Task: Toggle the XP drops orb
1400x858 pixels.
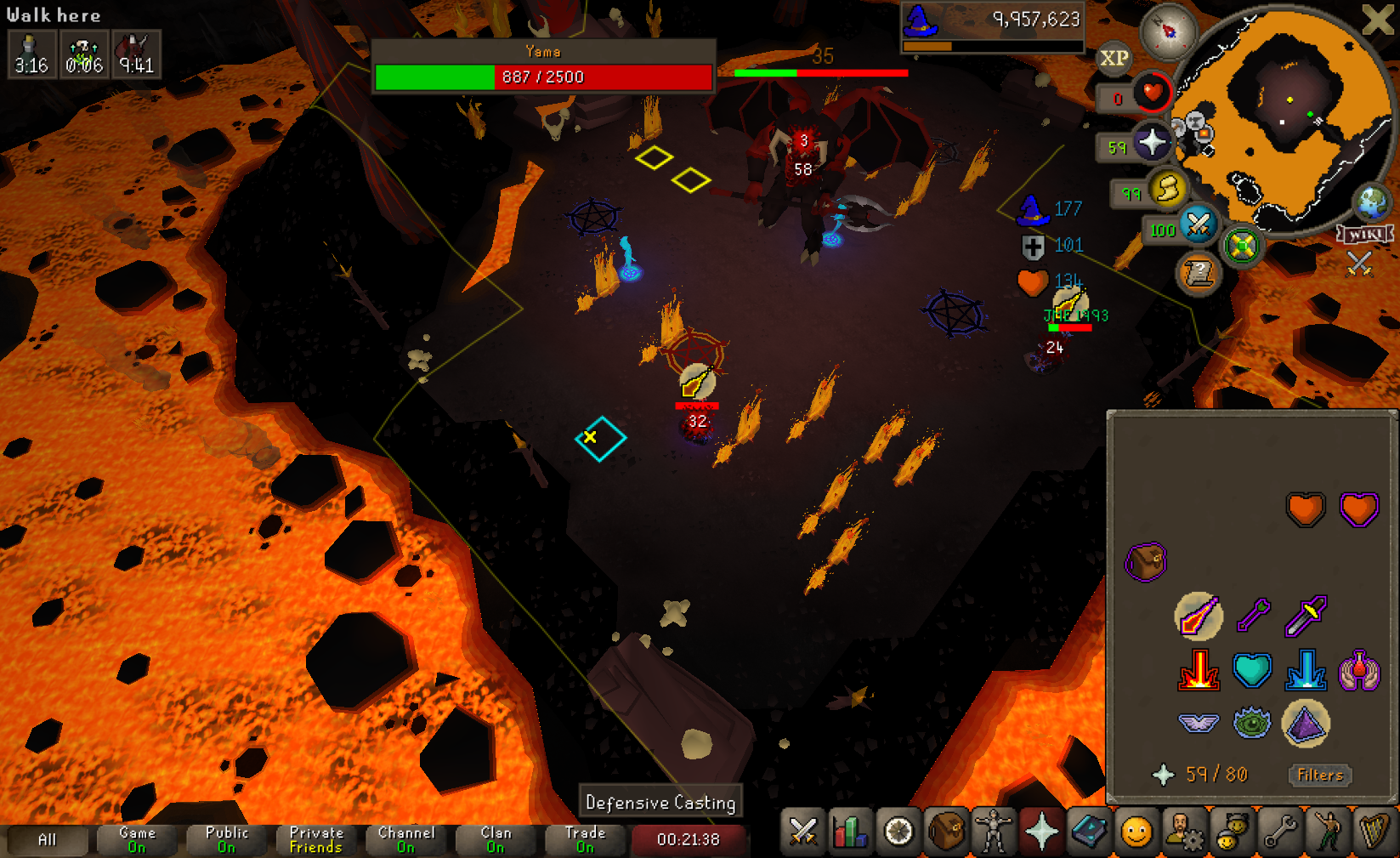Action: coord(1114,58)
